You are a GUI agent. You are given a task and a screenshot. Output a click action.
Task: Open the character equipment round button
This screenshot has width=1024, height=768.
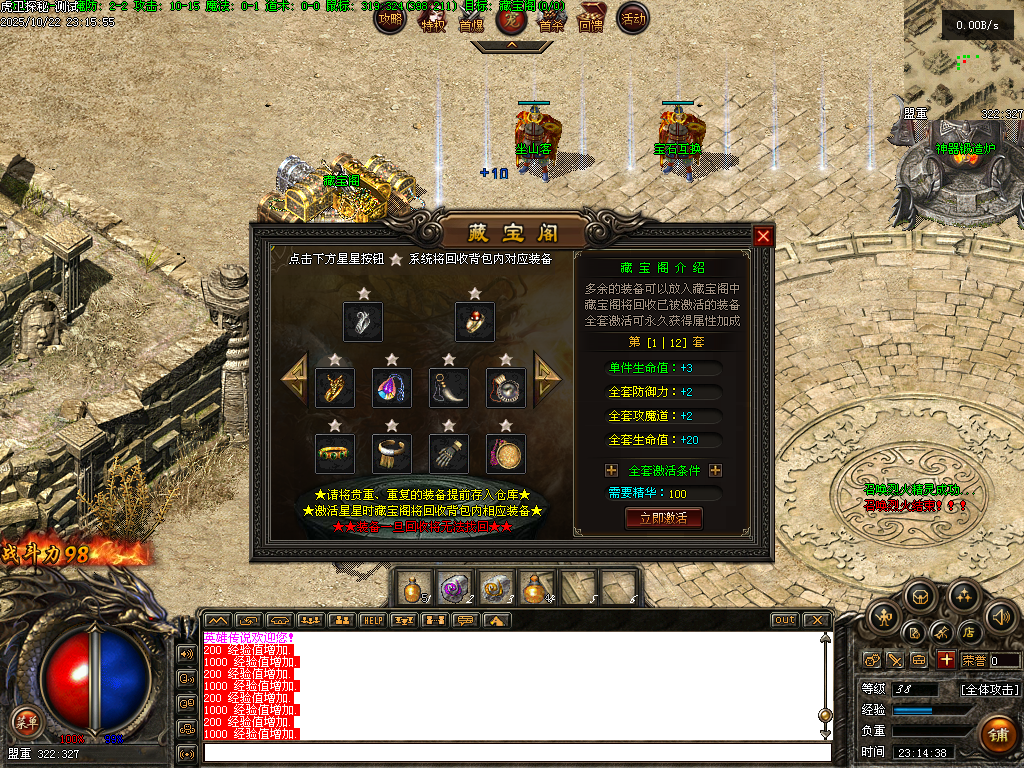[x=884, y=617]
